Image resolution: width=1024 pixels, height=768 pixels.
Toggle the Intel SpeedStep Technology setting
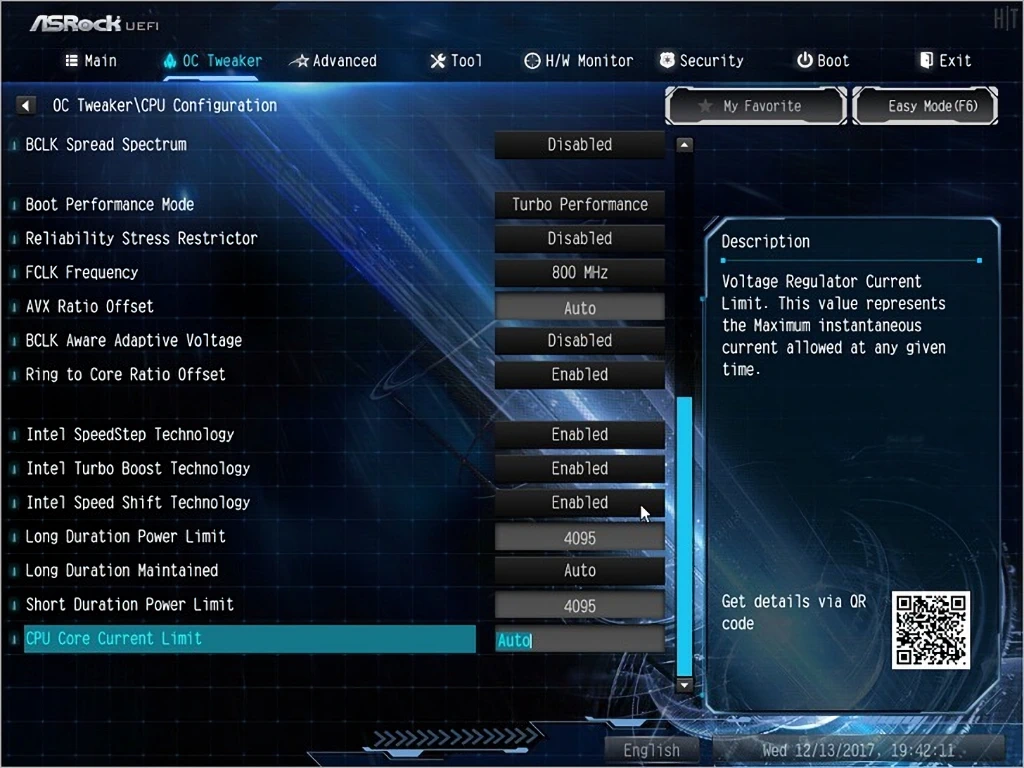pyautogui.click(x=580, y=435)
